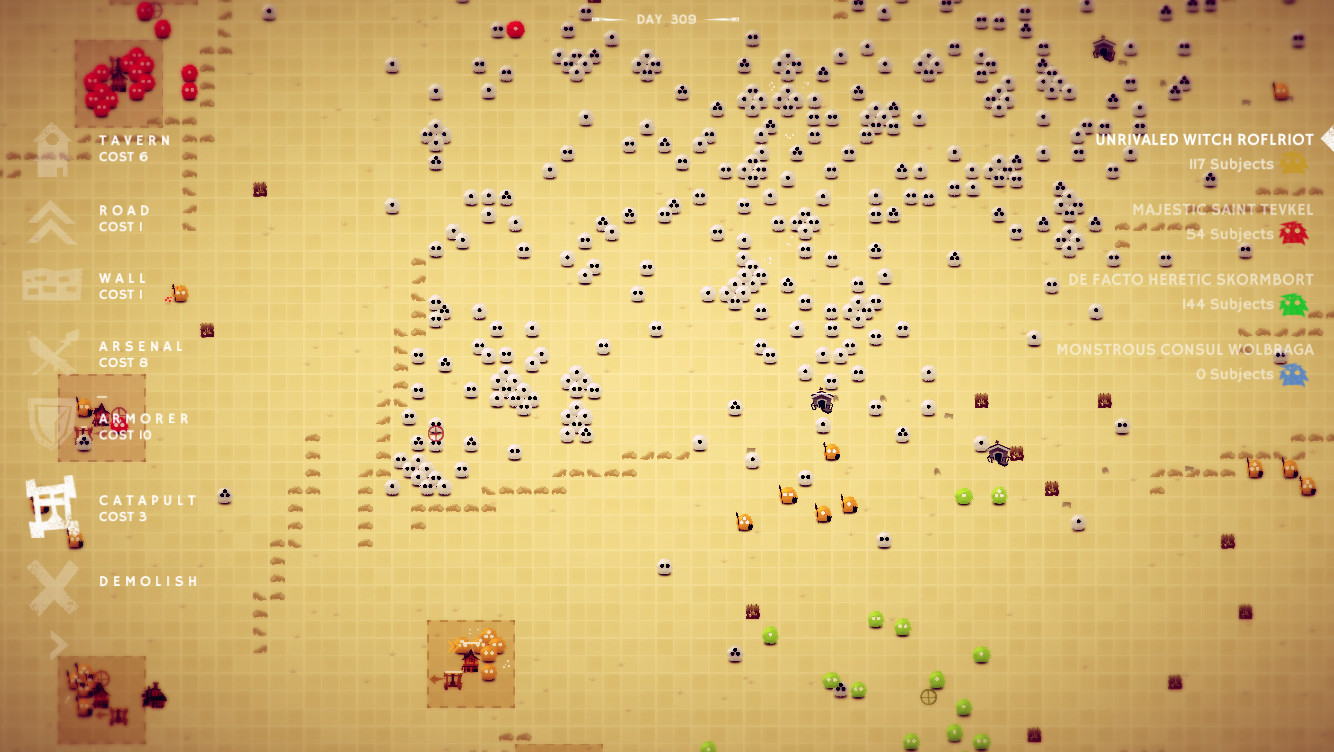Click the blue Wolbraga faction icon
Viewport: 1334px width, 752px height.
pyautogui.click(x=1295, y=373)
